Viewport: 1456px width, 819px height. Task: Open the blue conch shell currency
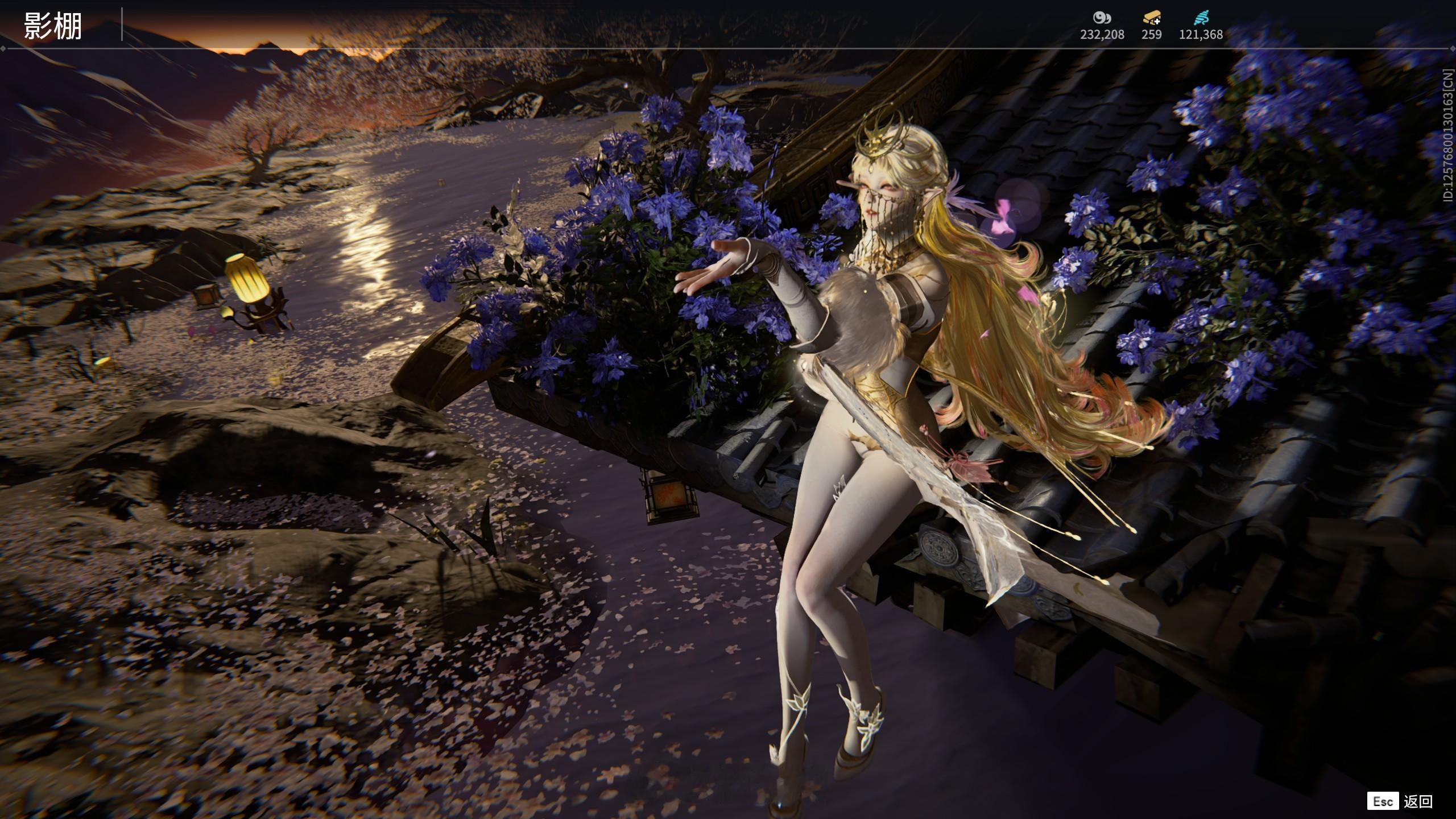1201,18
